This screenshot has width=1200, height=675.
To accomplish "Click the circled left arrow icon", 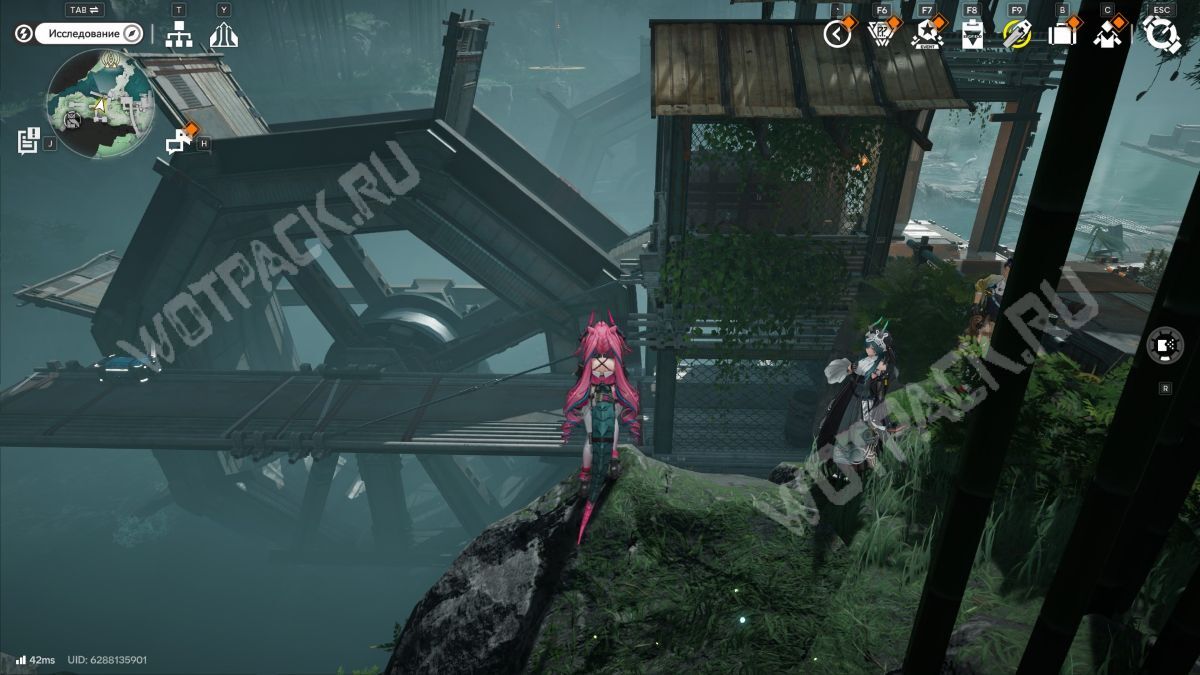I will tap(837, 34).
